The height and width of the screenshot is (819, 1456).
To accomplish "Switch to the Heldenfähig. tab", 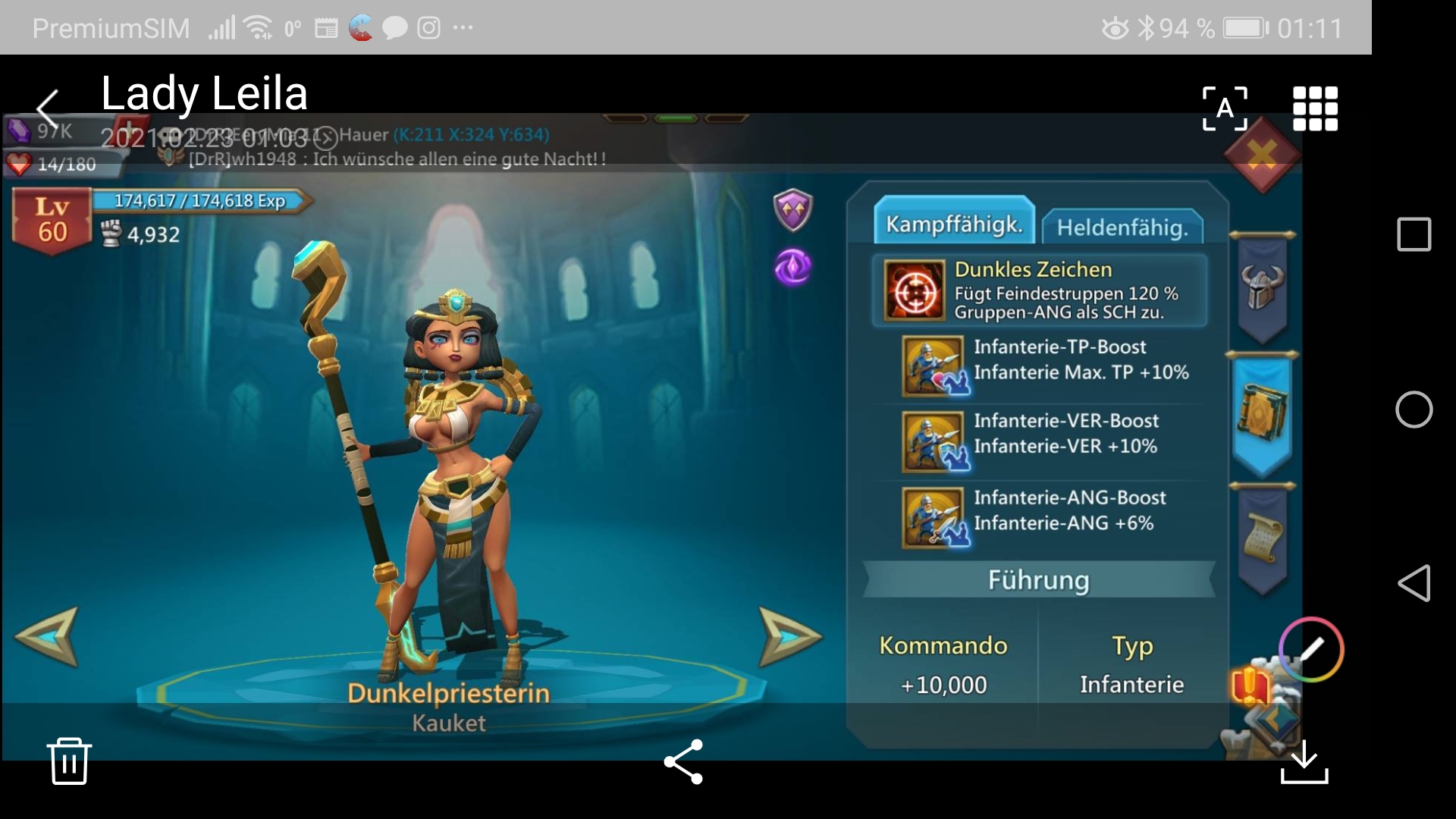I will pyautogui.click(x=1122, y=227).
